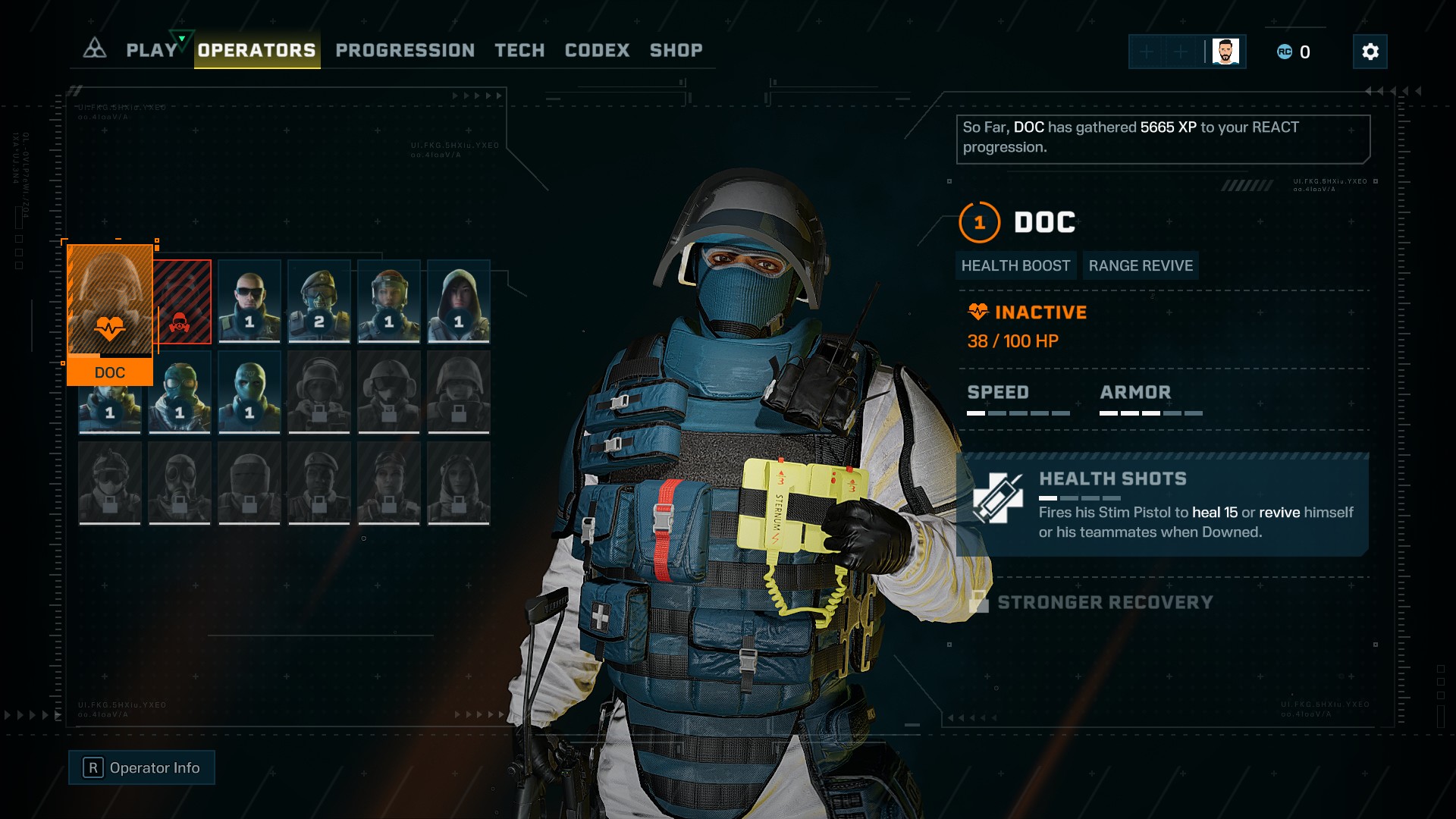Viewport: 1456px width, 819px height.
Task: Open the empty squad invite slot
Action: [1147, 52]
